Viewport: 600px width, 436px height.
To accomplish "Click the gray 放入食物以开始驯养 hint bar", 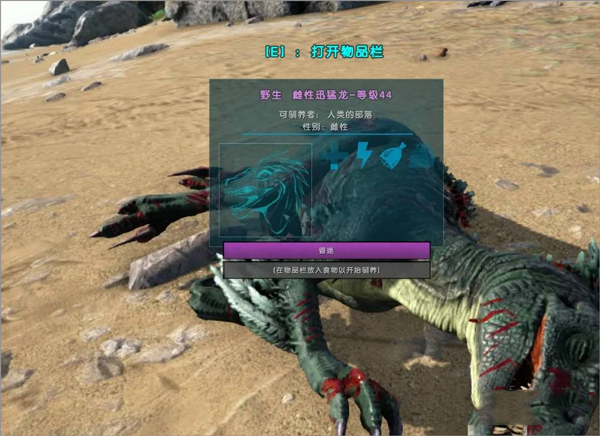I will tap(326, 270).
